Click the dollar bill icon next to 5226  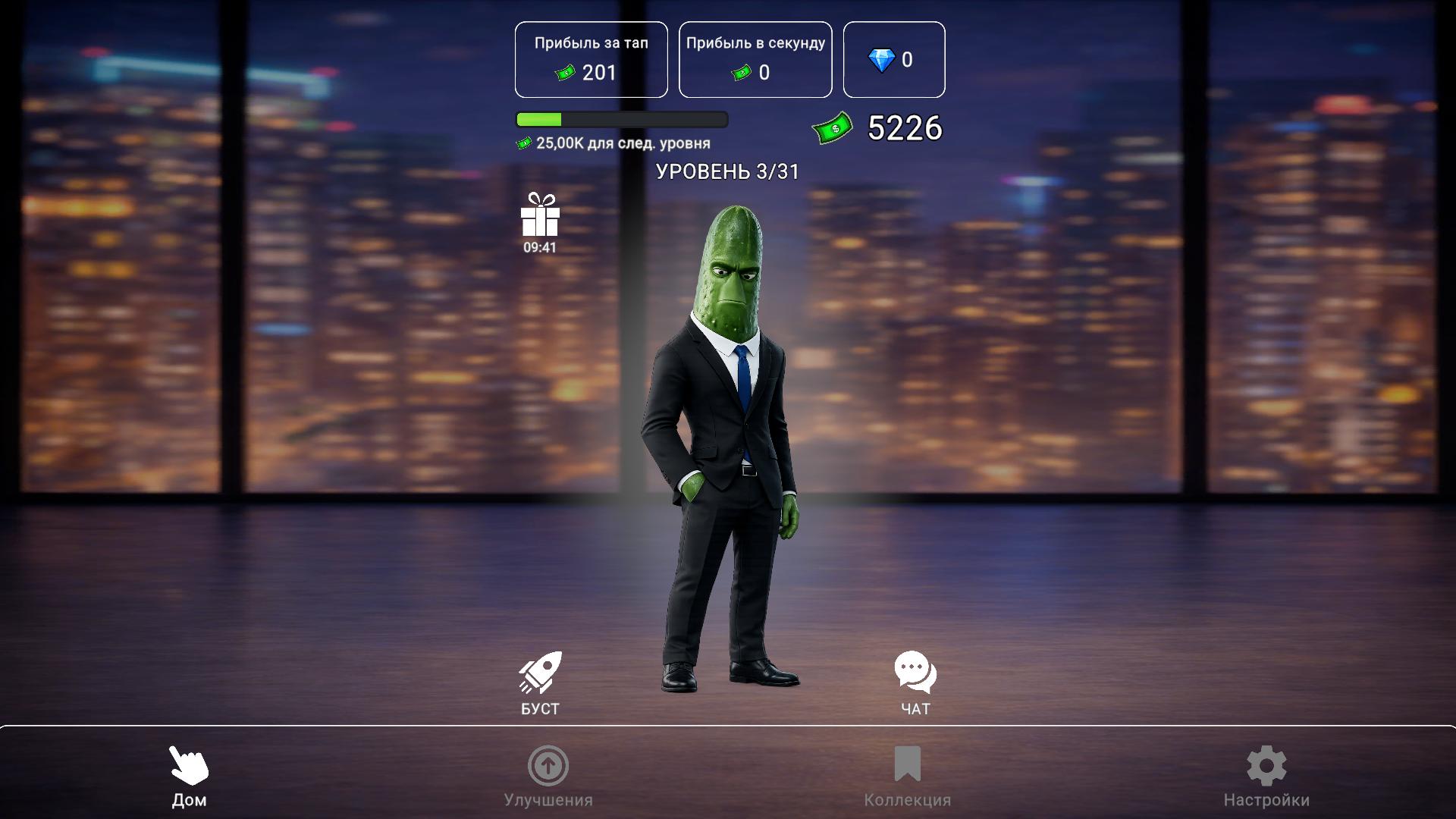point(833,127)
